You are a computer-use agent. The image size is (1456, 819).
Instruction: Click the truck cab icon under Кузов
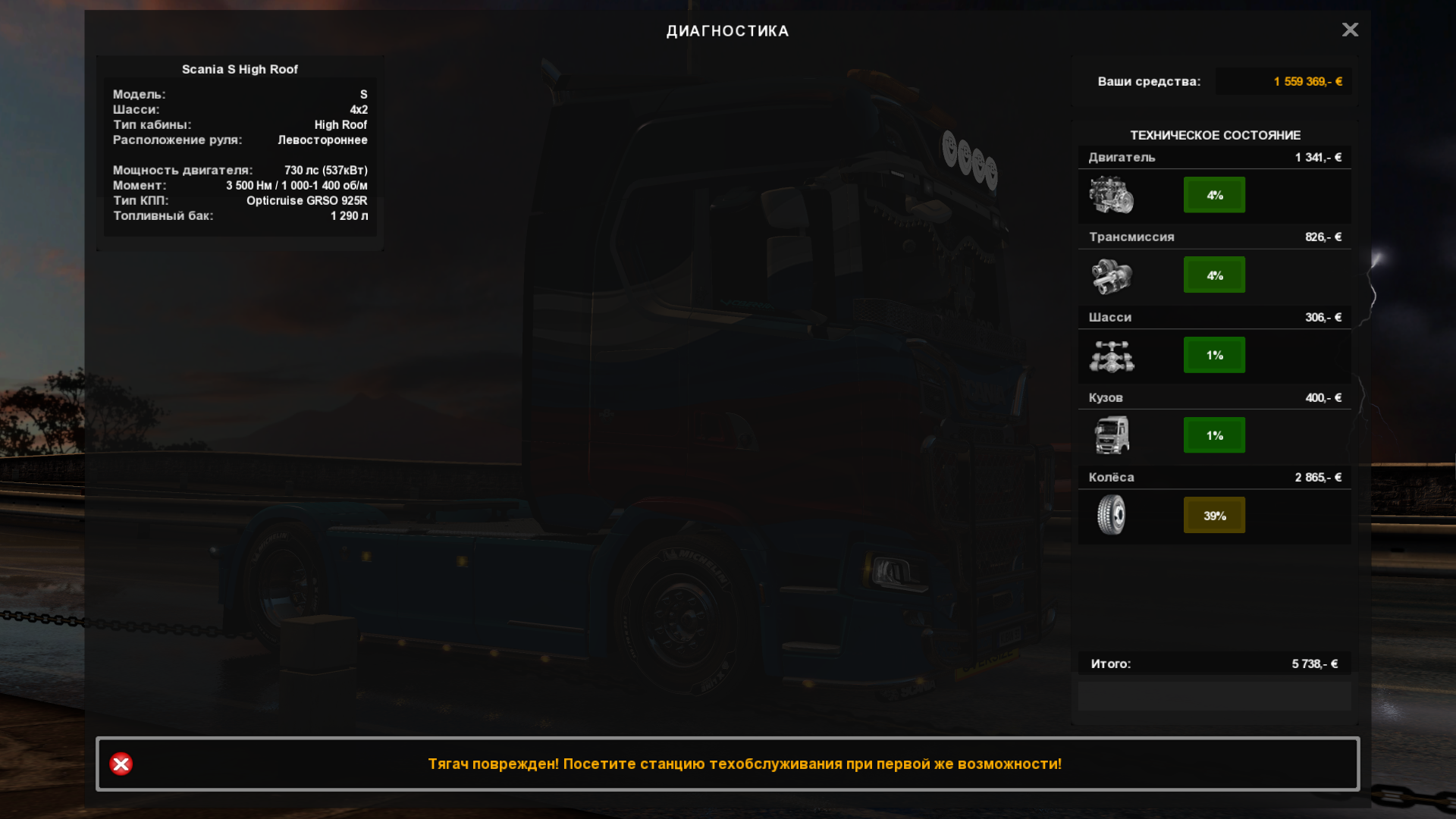pos(1112,435)
